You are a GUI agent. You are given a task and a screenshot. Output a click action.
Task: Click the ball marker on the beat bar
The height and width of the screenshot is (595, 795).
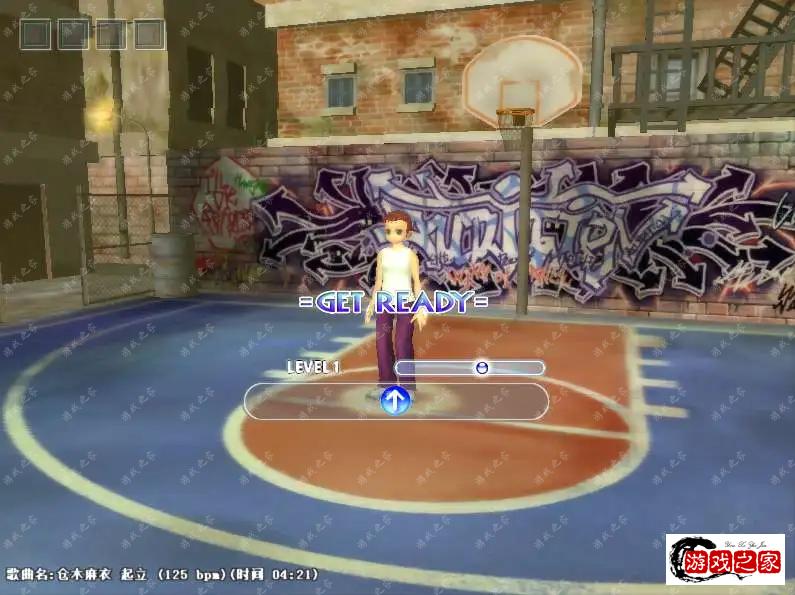[483, 368]
